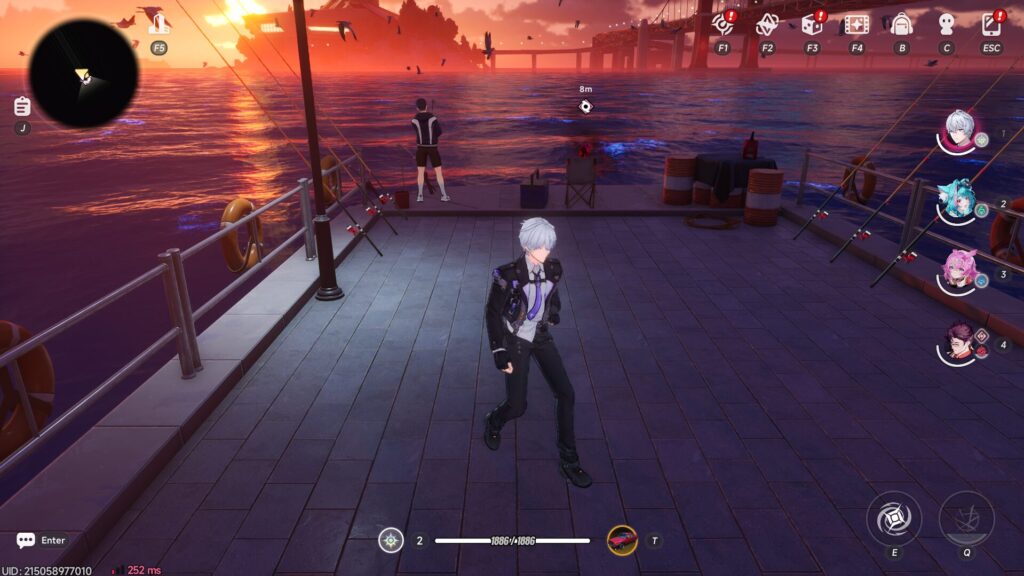The image size is (1024, 576).
Task: Open the backpack inventory
Action: click(x=901, y=24)
